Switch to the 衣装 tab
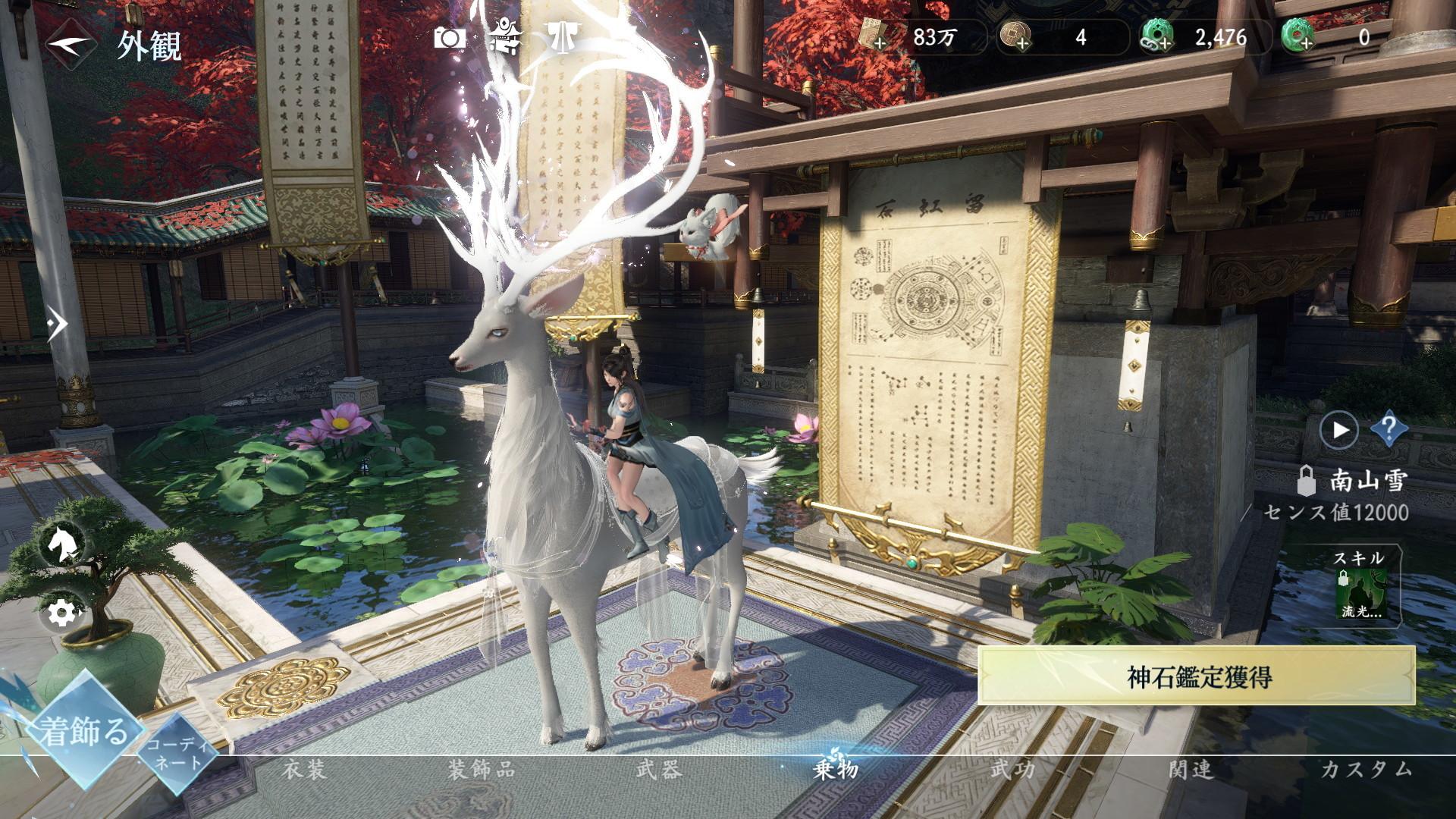Image resolution: width=1456 pixels, height=819 pixels. (304, 770)
